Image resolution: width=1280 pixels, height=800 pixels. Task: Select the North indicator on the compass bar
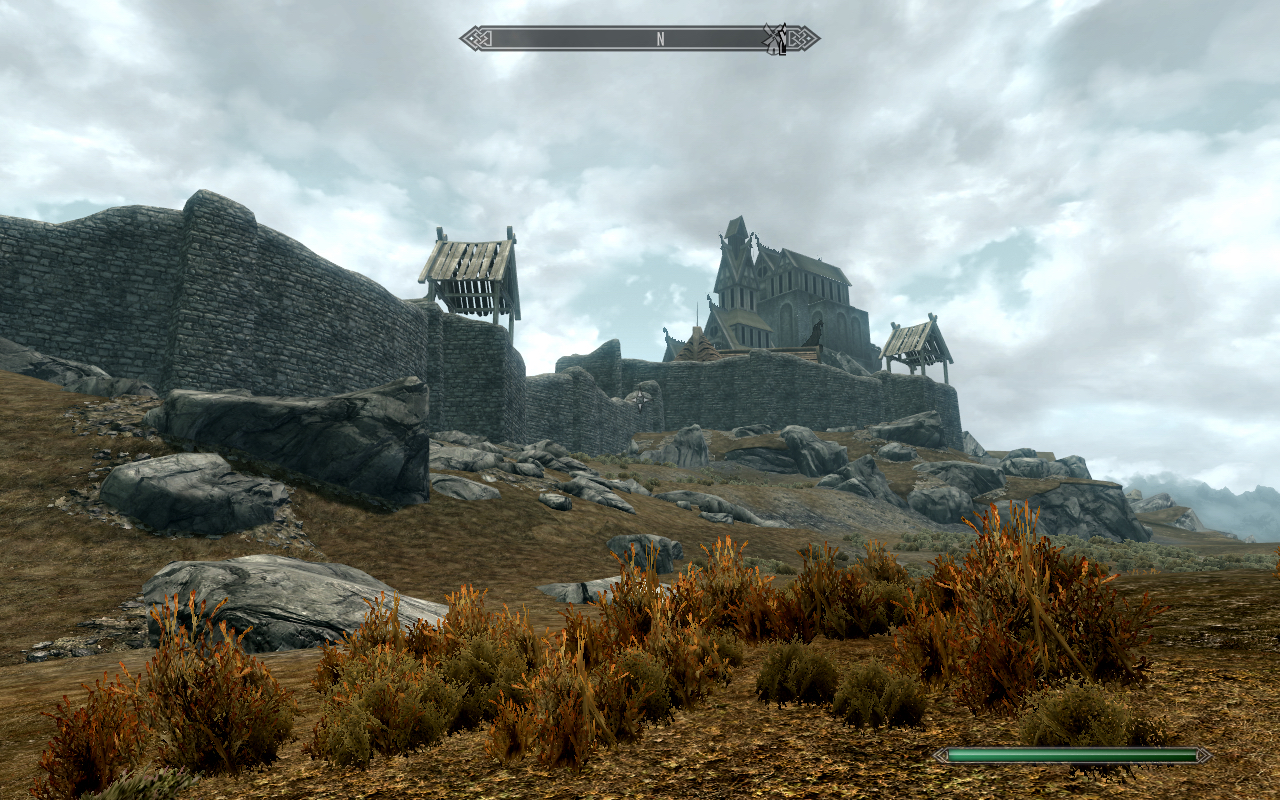660,39
